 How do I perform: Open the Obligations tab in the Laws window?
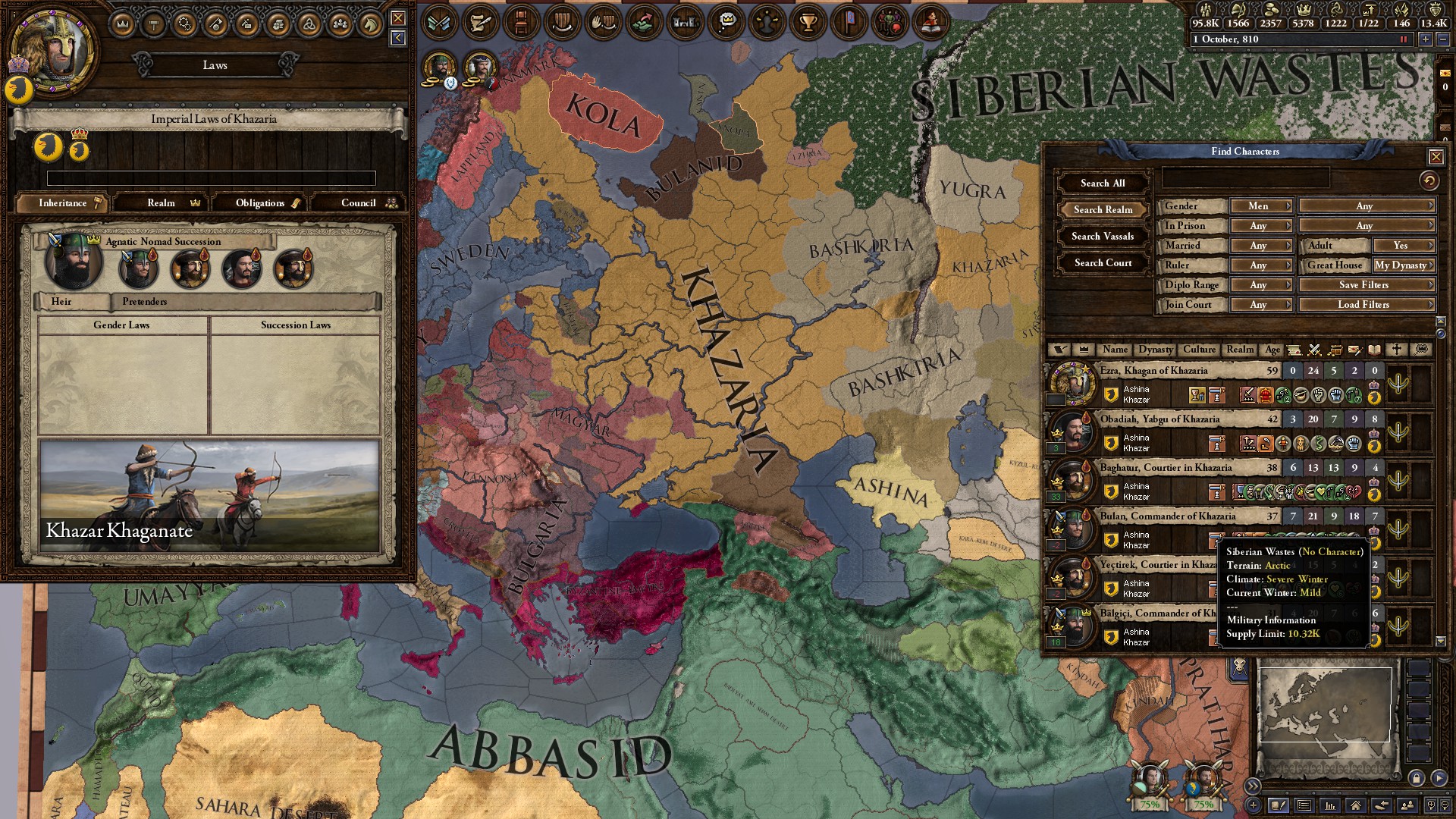[260, 202]
